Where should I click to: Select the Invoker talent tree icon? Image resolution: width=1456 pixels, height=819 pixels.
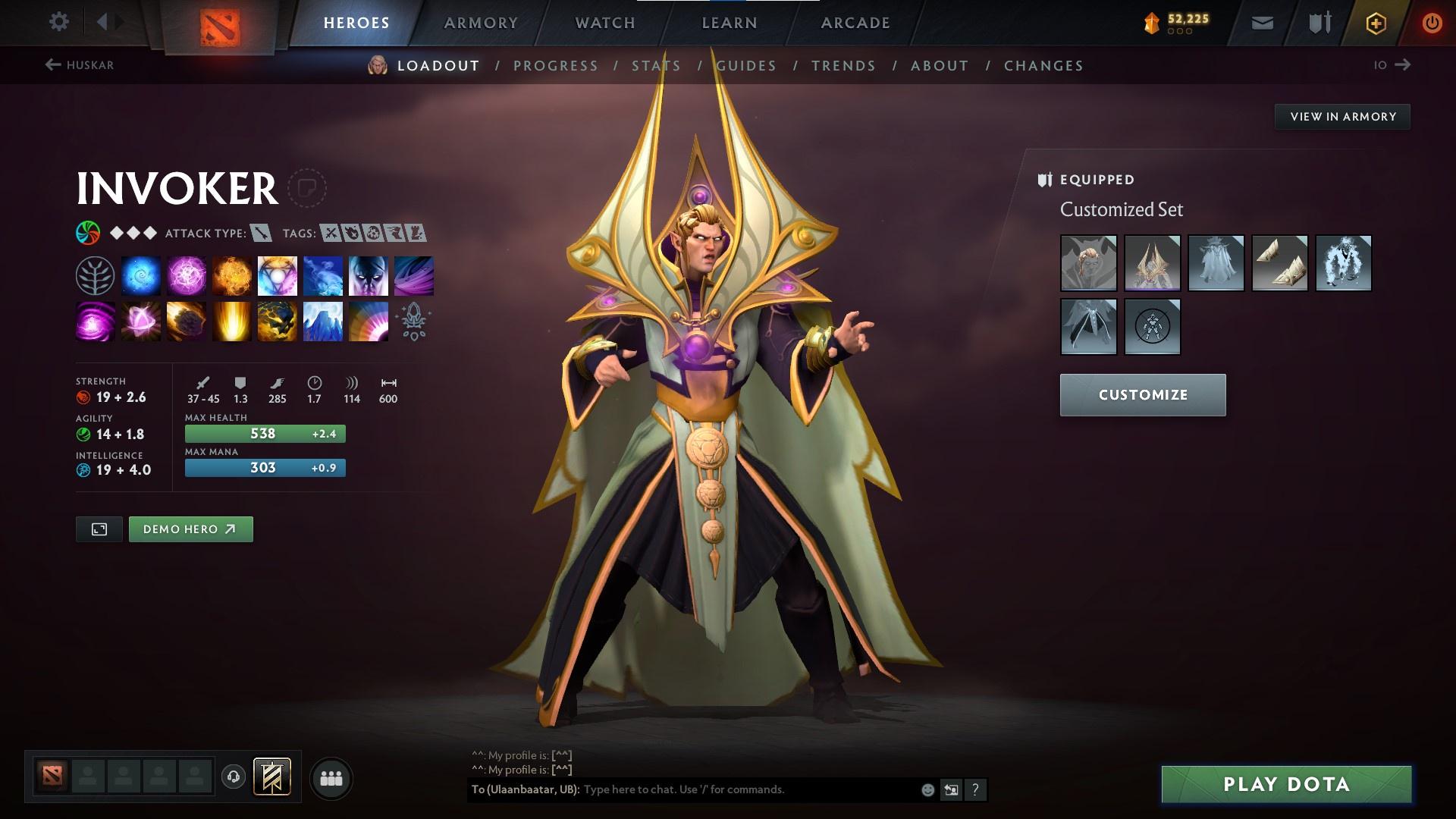(95, 275)
